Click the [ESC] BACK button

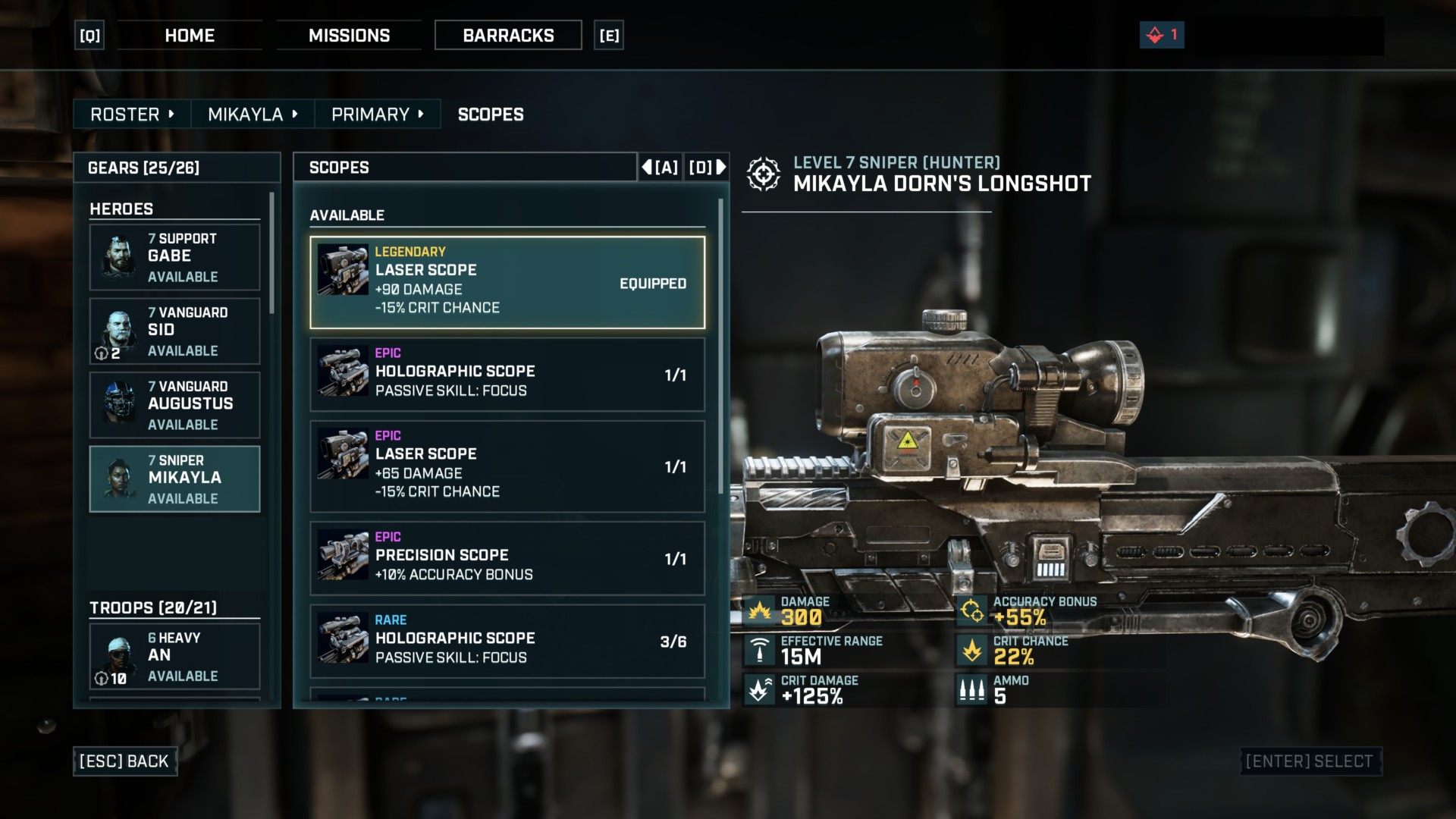point(125,761)
